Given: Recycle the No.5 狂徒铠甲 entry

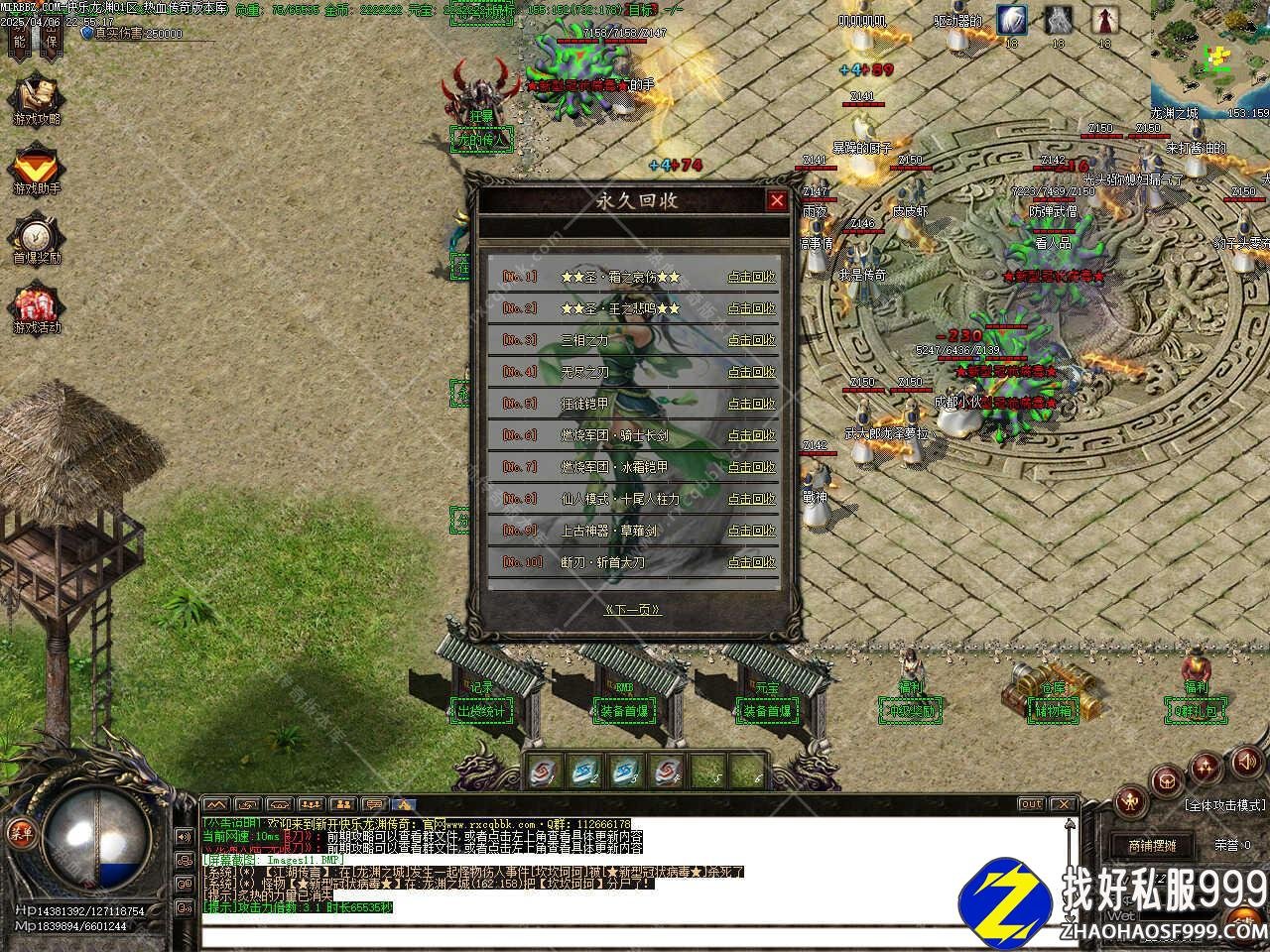Looking at the screenshot, I should coord(751,404).
